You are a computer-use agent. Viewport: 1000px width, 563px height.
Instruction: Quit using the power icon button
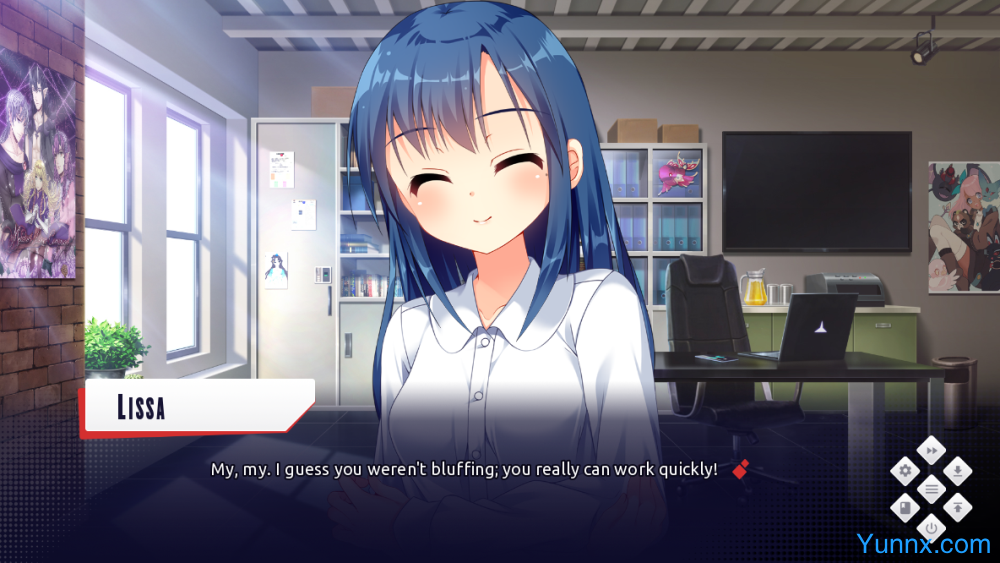[932, 527]
